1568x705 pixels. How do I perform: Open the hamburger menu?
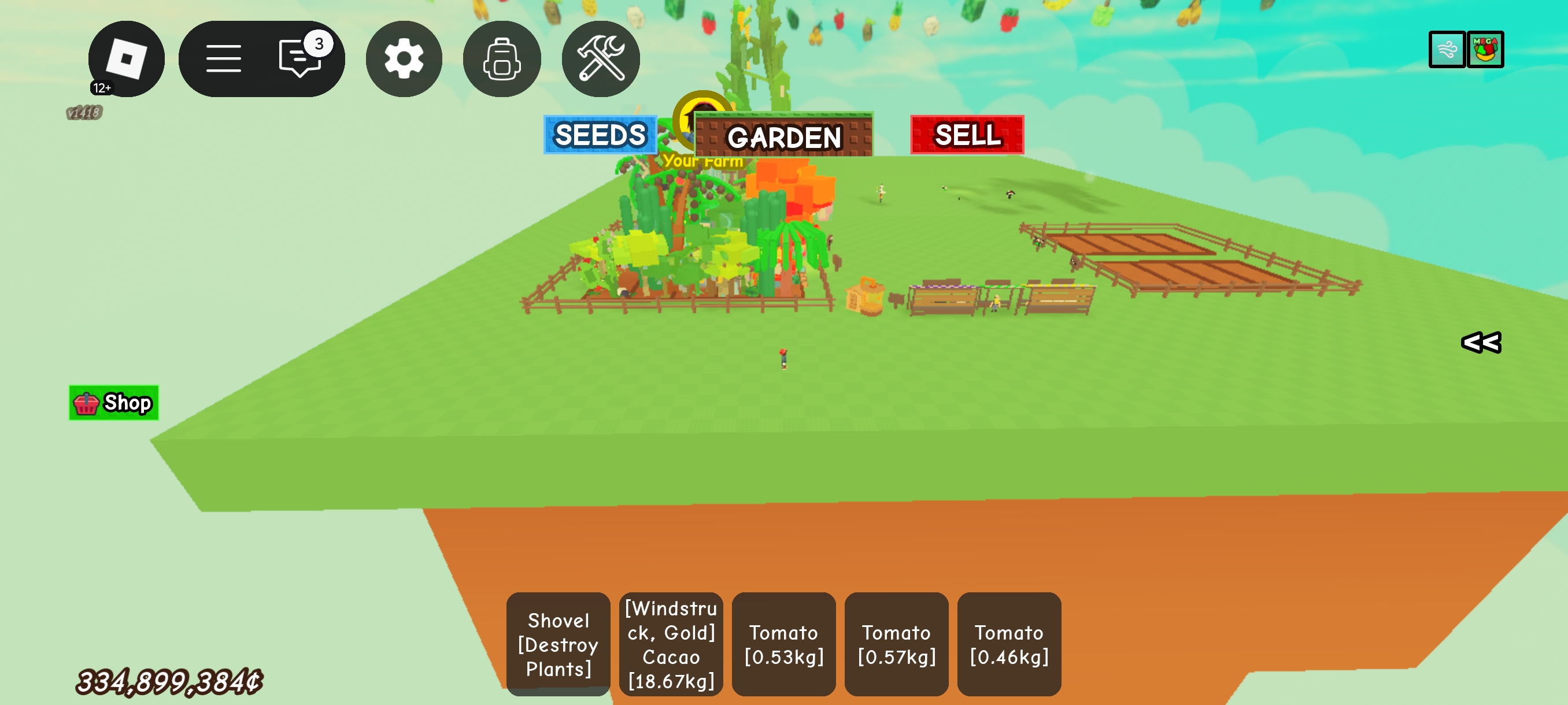pyautogui.click(x=223, y=59)
